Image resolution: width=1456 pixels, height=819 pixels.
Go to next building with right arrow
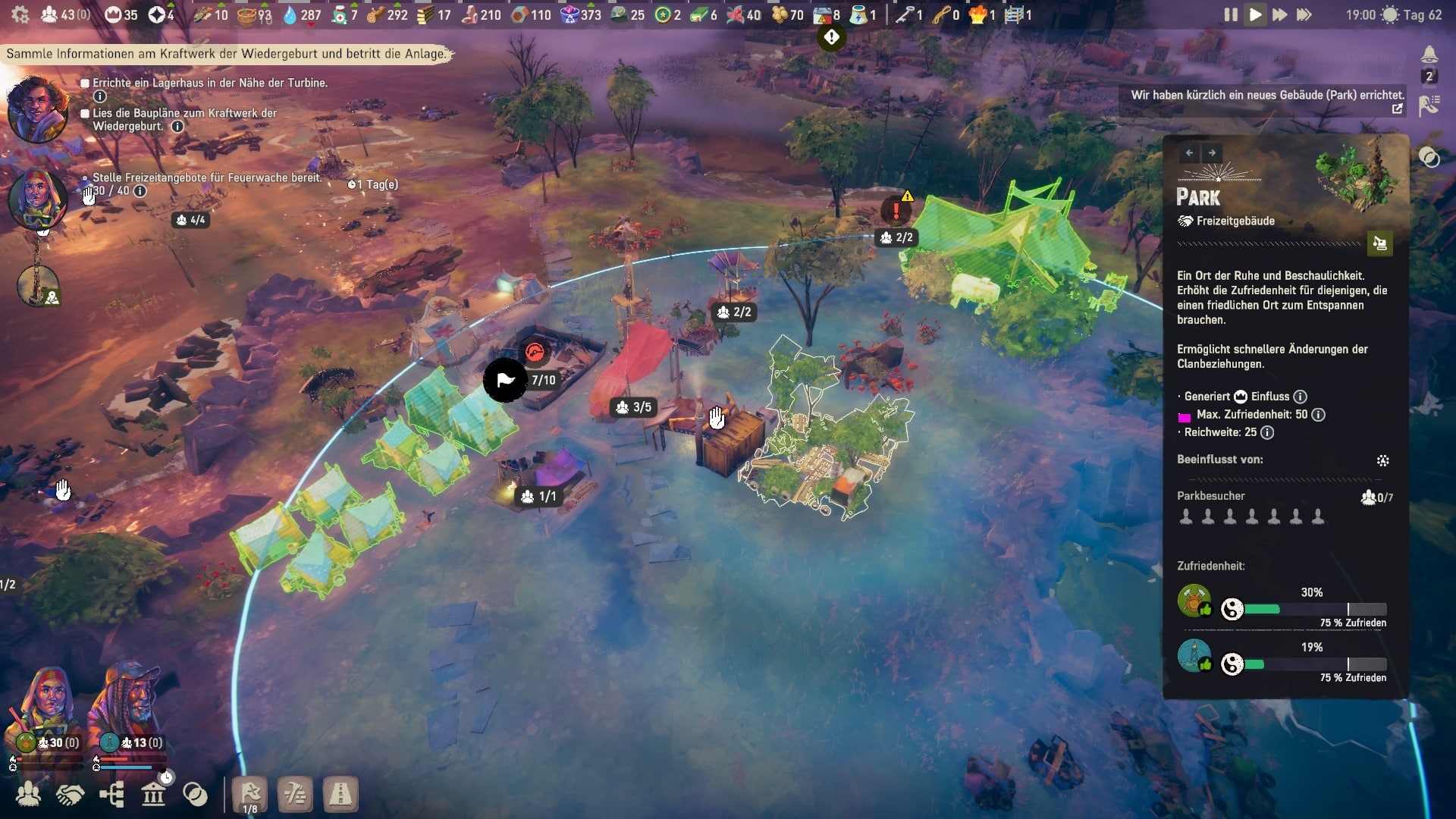[x=1212, y=153]
